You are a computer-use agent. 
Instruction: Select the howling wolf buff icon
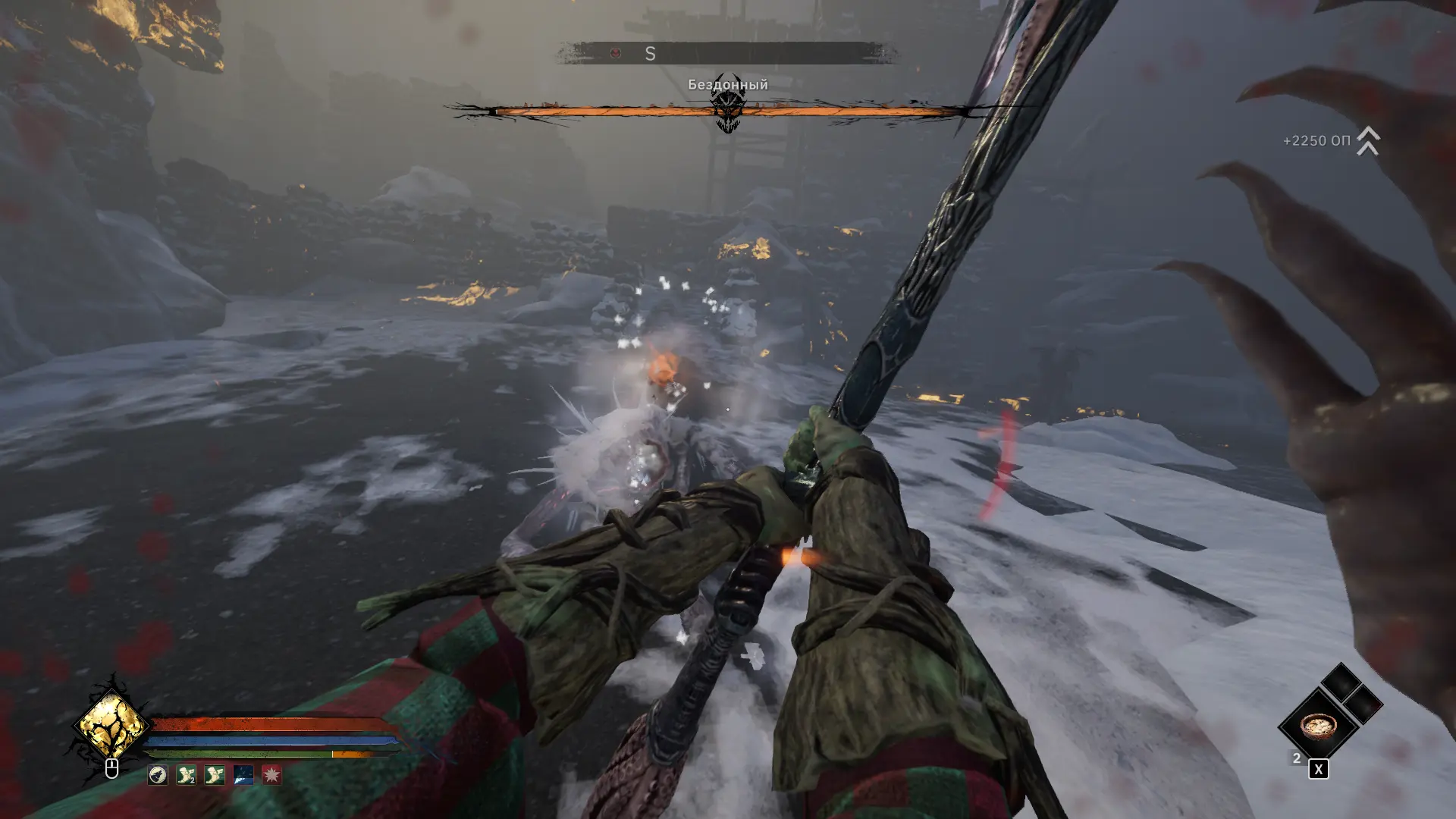point(158,774)
